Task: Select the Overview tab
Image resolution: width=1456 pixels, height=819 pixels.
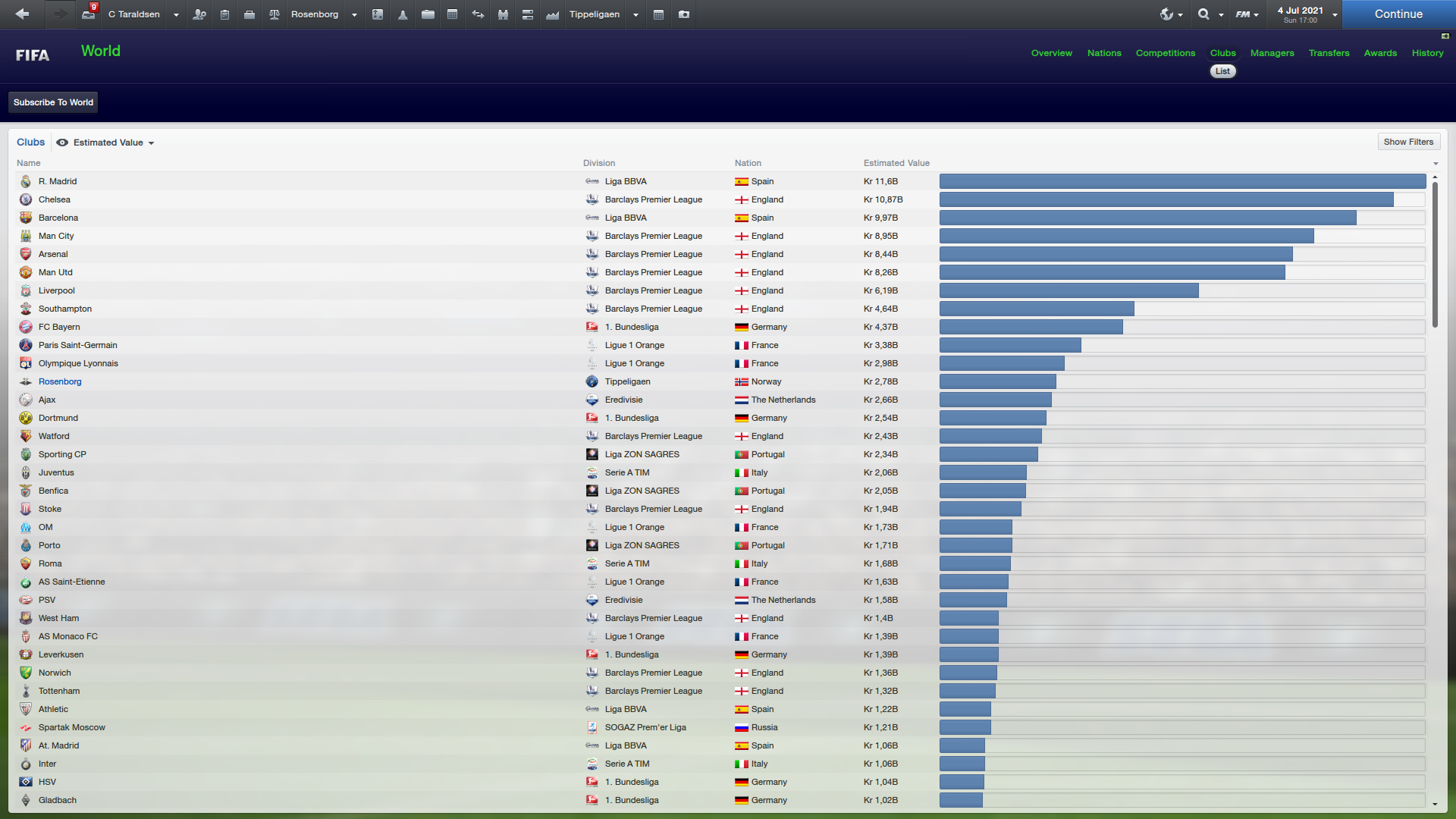Action: pyautogui.click(x=1051, y=53)
